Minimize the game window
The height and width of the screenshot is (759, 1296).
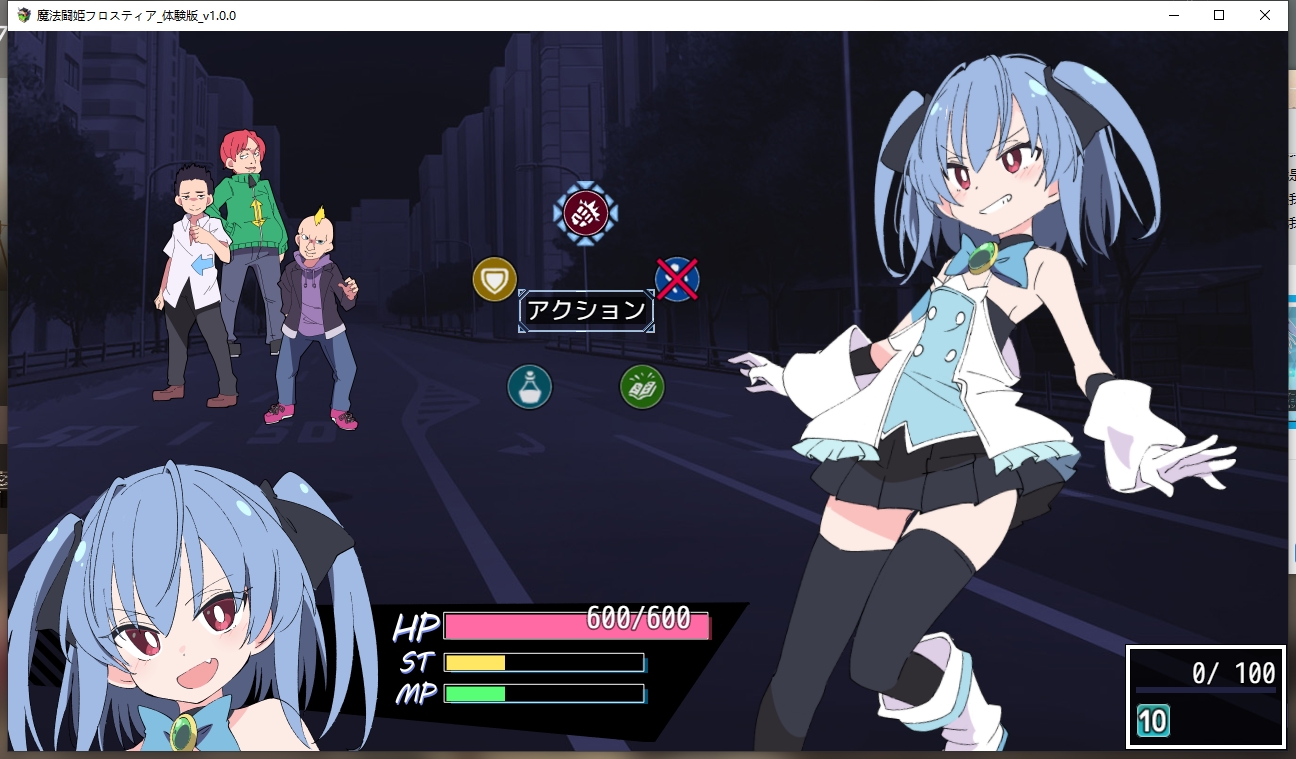tap(1173, 15)
